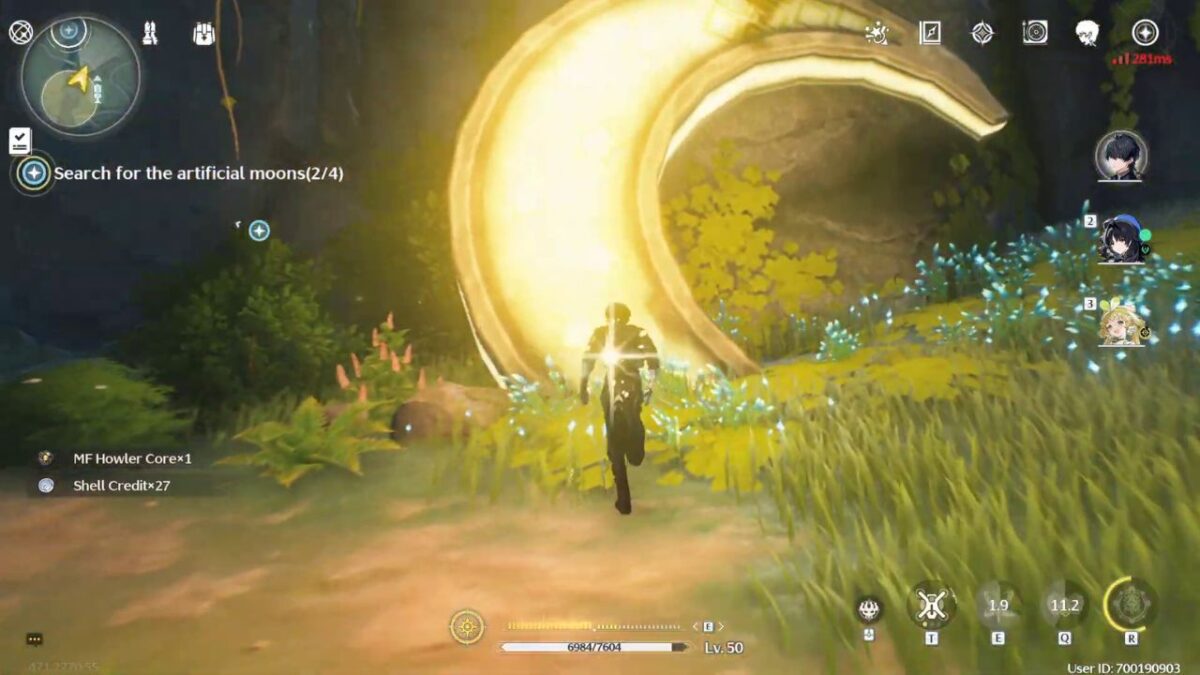The height and width of the screenshot is (675, 1200).
Task: Open the compass guidebook icon
Action: [x=930, y=33]
